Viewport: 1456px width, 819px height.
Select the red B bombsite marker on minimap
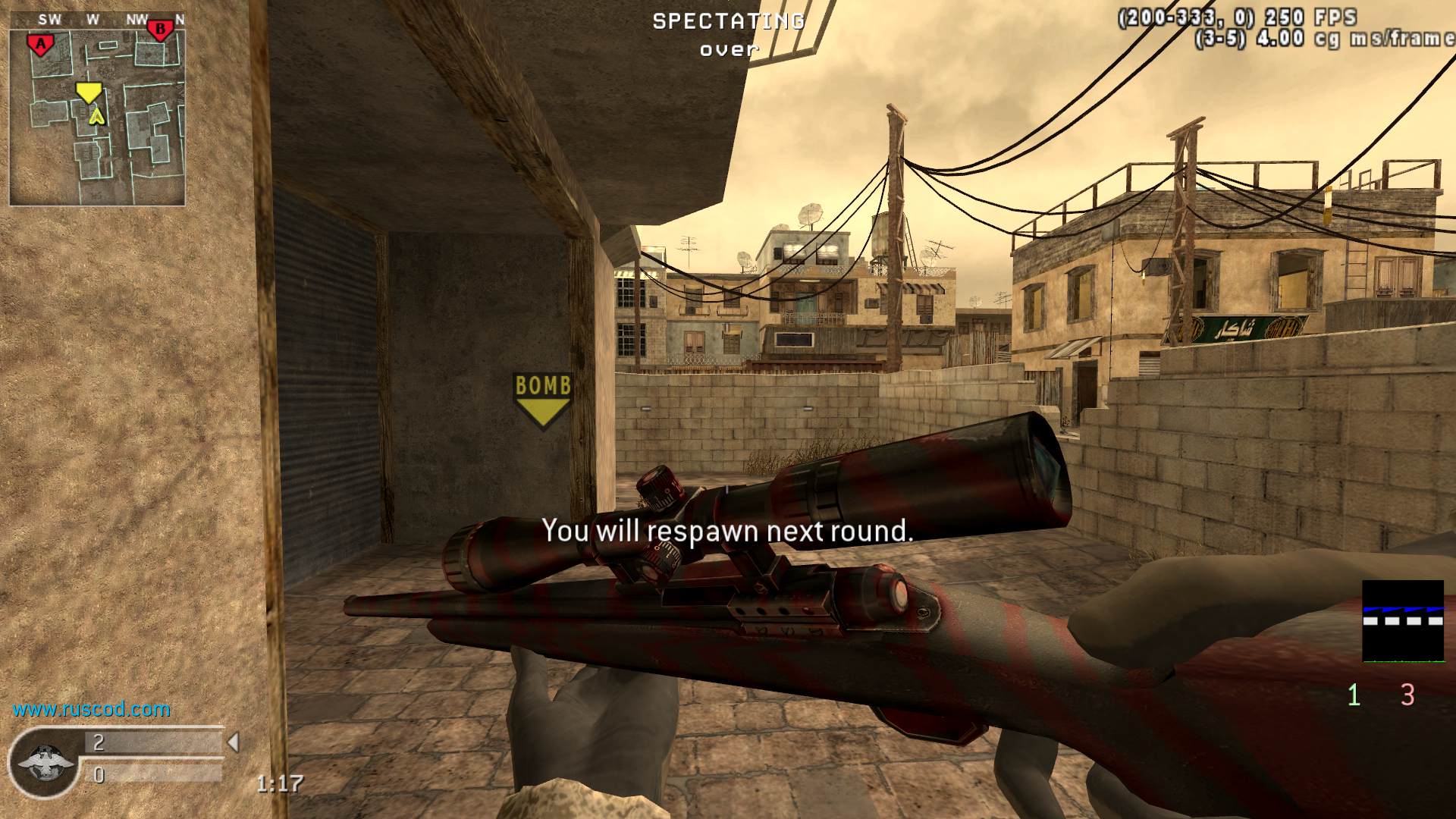click(160, 30)
